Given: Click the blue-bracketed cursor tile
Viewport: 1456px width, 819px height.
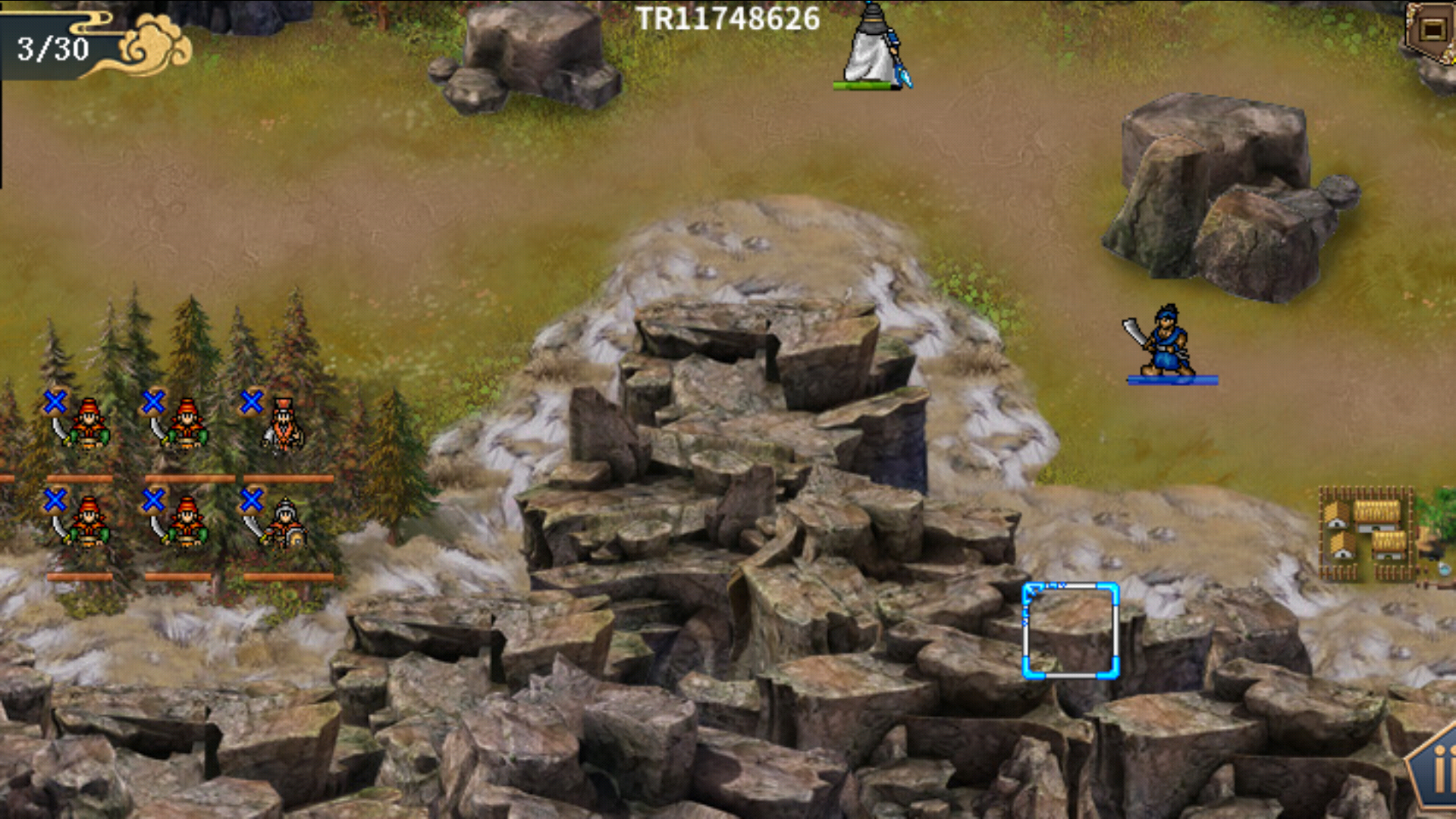Looking at the screenshot, I should (x=1070, y=630).
